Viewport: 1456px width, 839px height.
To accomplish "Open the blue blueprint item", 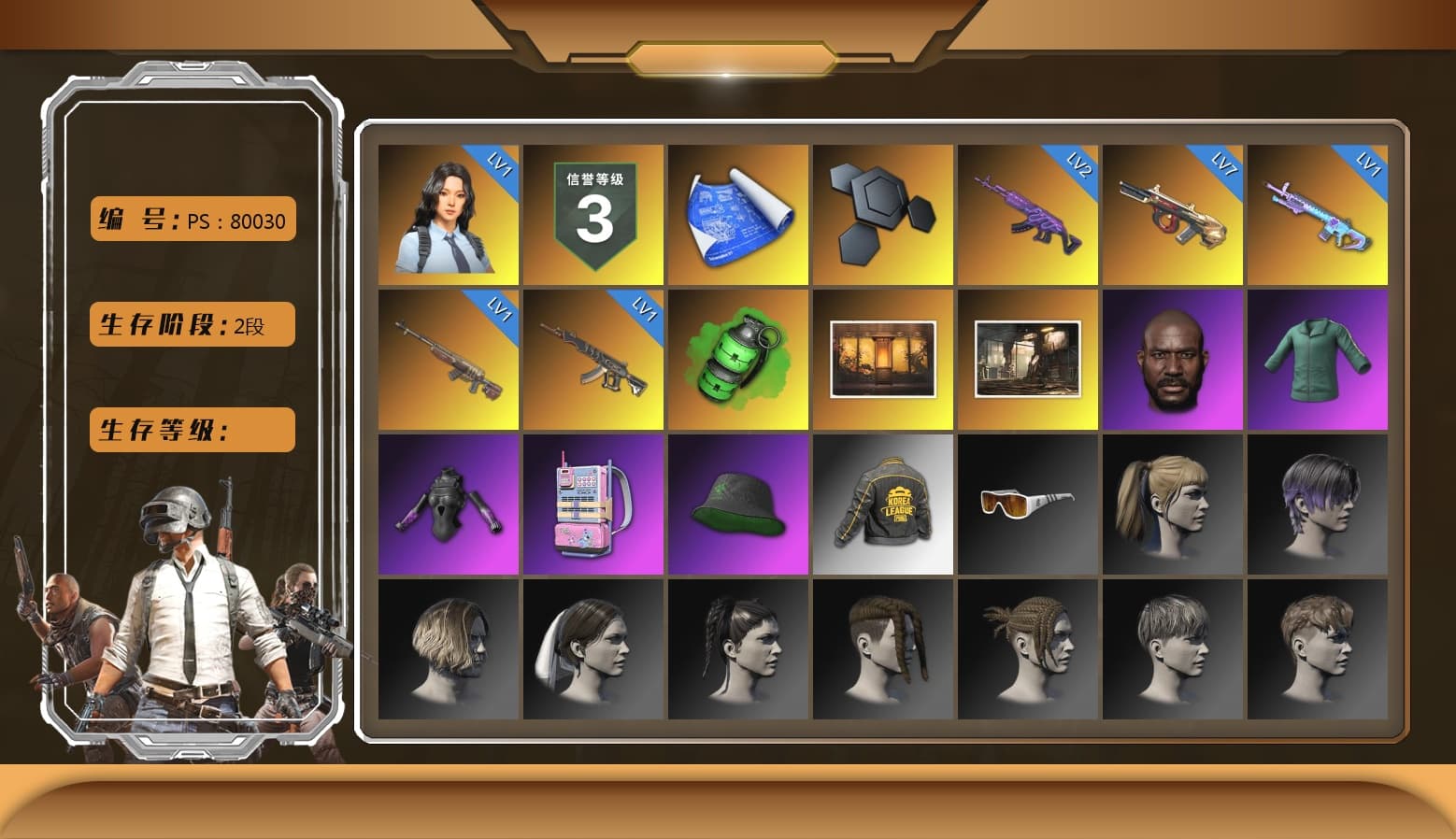I will pos(738,212).
